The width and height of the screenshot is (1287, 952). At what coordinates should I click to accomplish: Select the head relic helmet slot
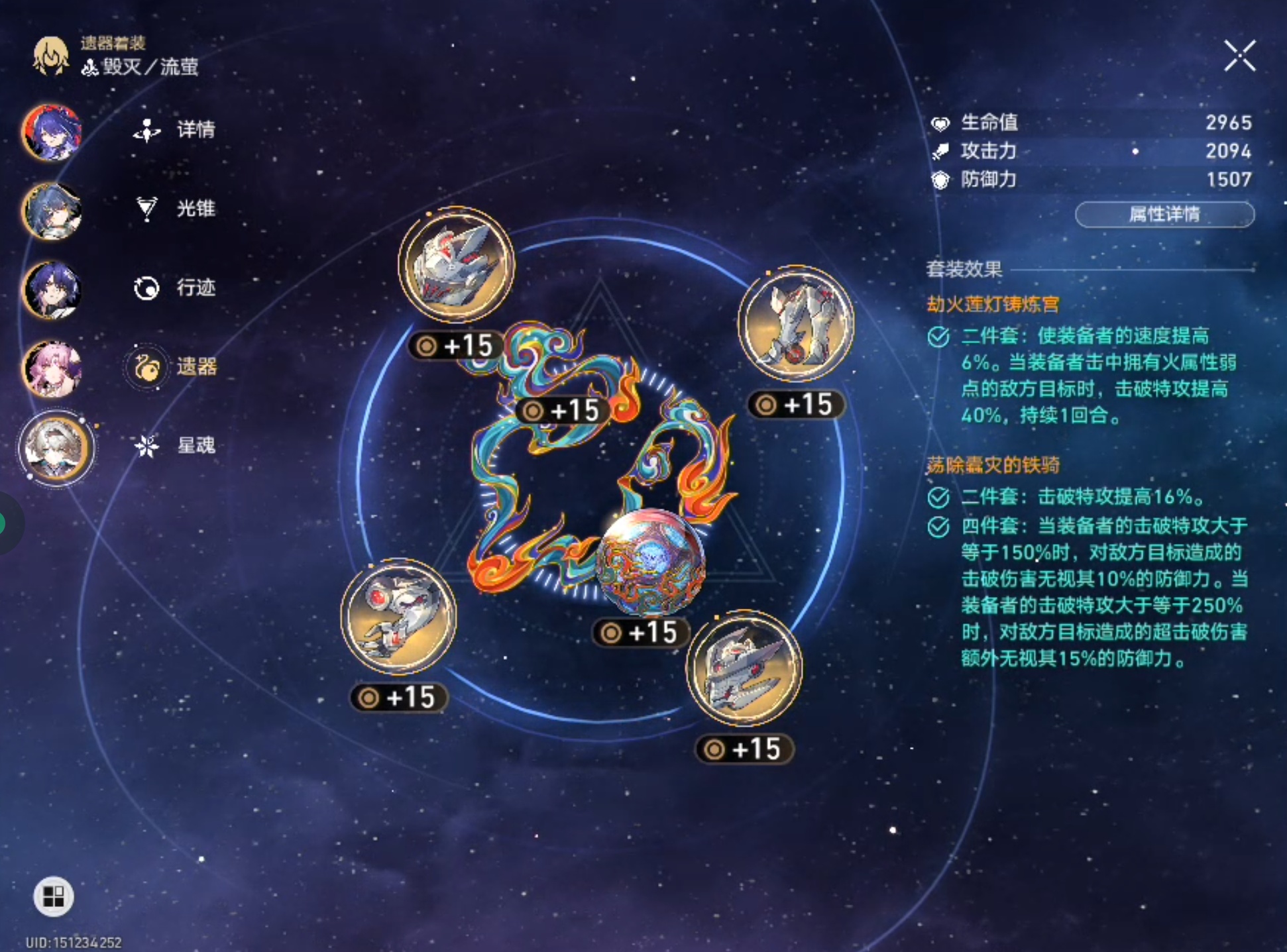coord(456,265)
